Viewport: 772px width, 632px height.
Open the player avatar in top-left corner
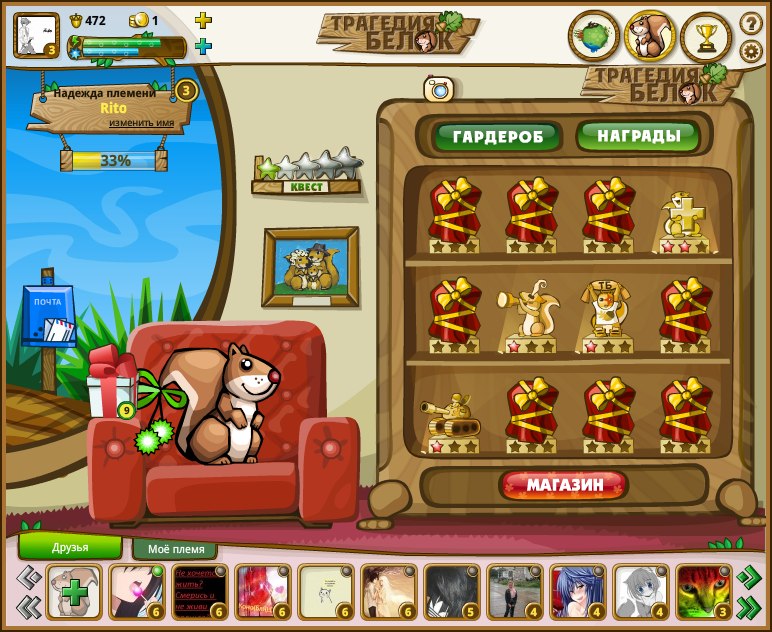(35, 34)
